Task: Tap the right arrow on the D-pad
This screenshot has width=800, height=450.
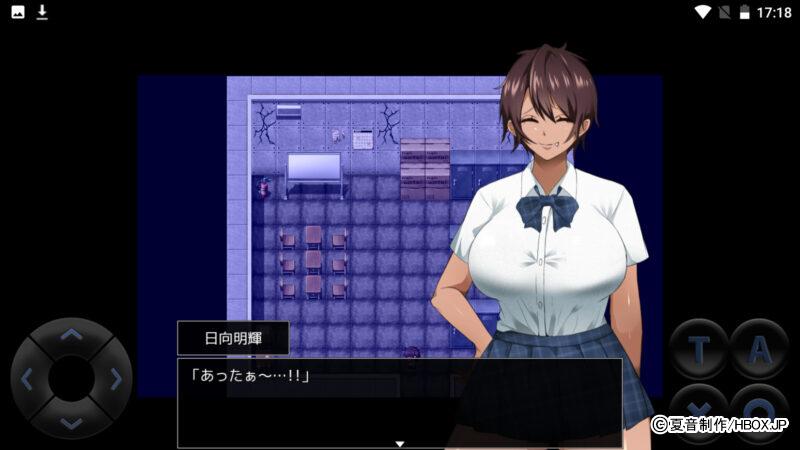Action: tap(115, 379)
